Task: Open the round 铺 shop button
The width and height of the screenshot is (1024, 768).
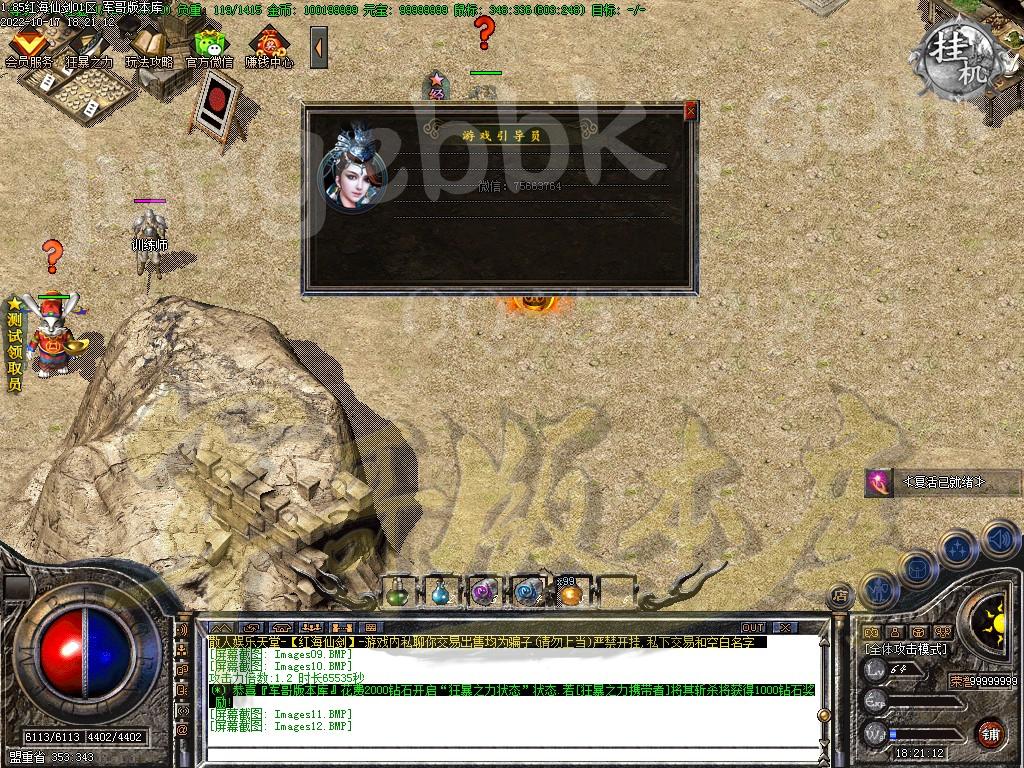Action: pyautogui.click(x=989, y=731)
